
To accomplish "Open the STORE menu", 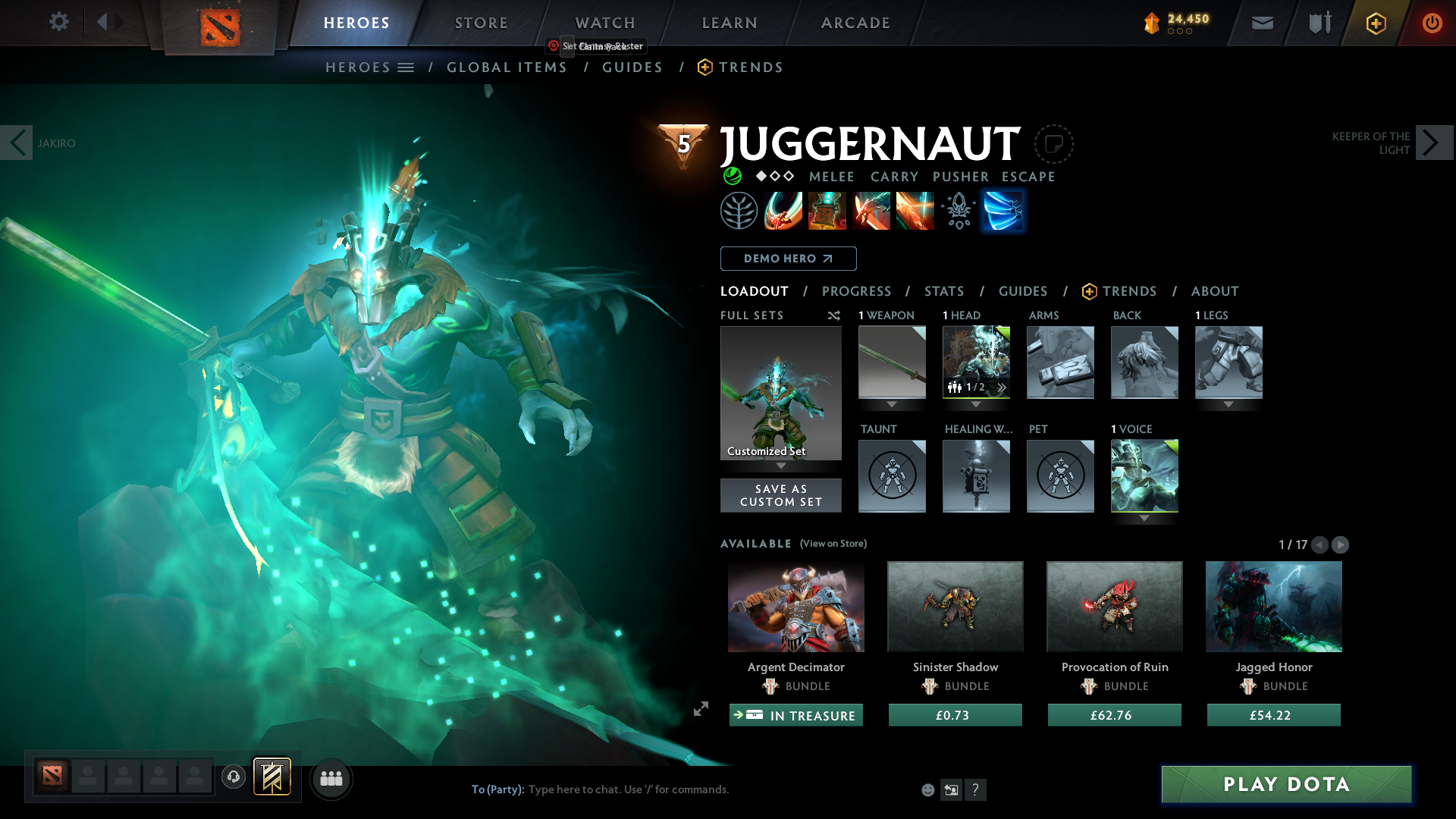I will tap(481, 23).
